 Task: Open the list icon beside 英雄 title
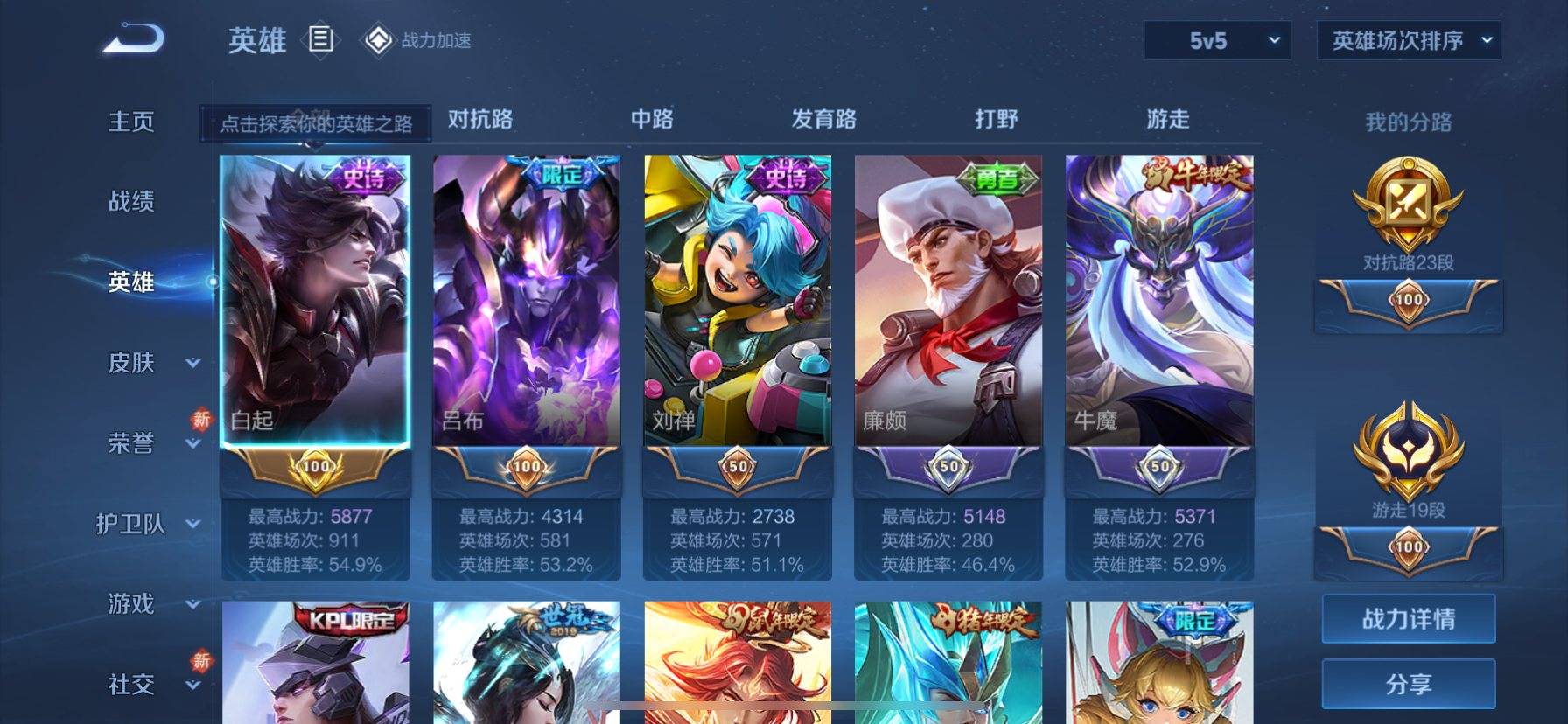tap(321, 39)
